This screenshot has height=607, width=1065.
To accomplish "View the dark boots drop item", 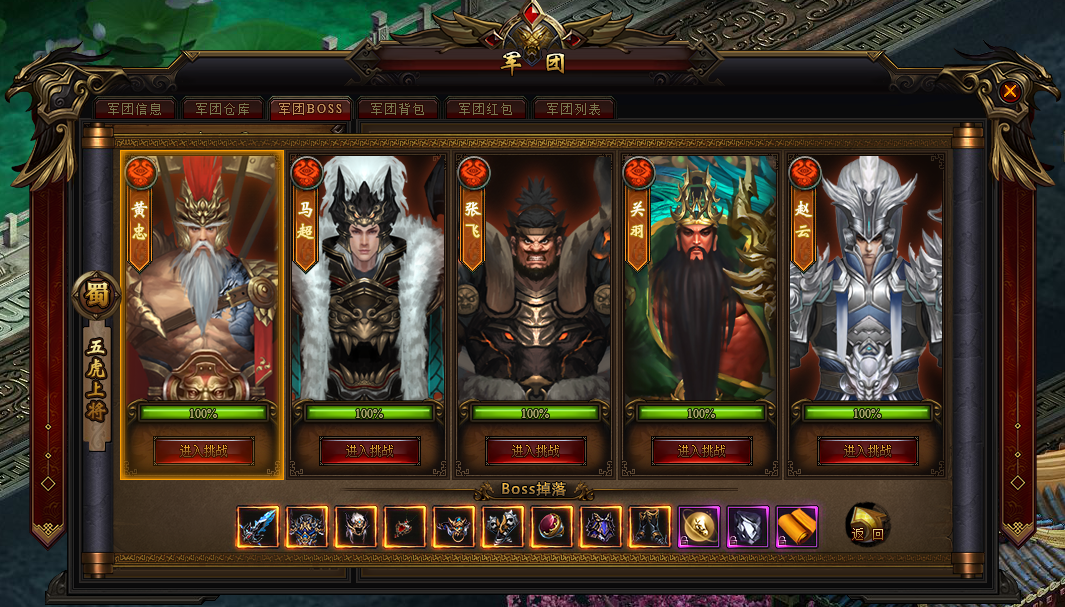I will click(x=649, y=527).
